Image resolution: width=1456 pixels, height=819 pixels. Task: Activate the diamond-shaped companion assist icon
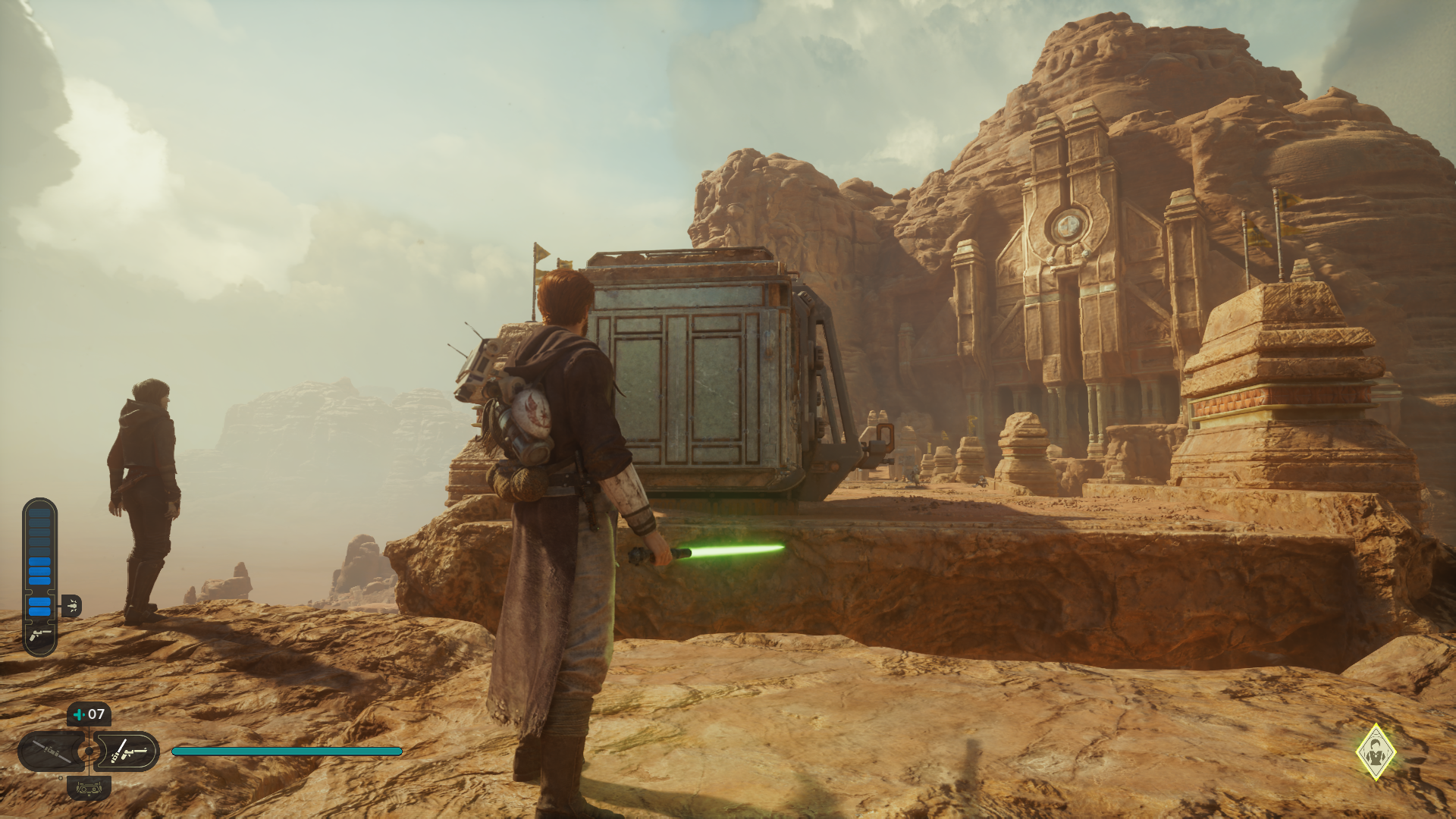(1376, 752)
